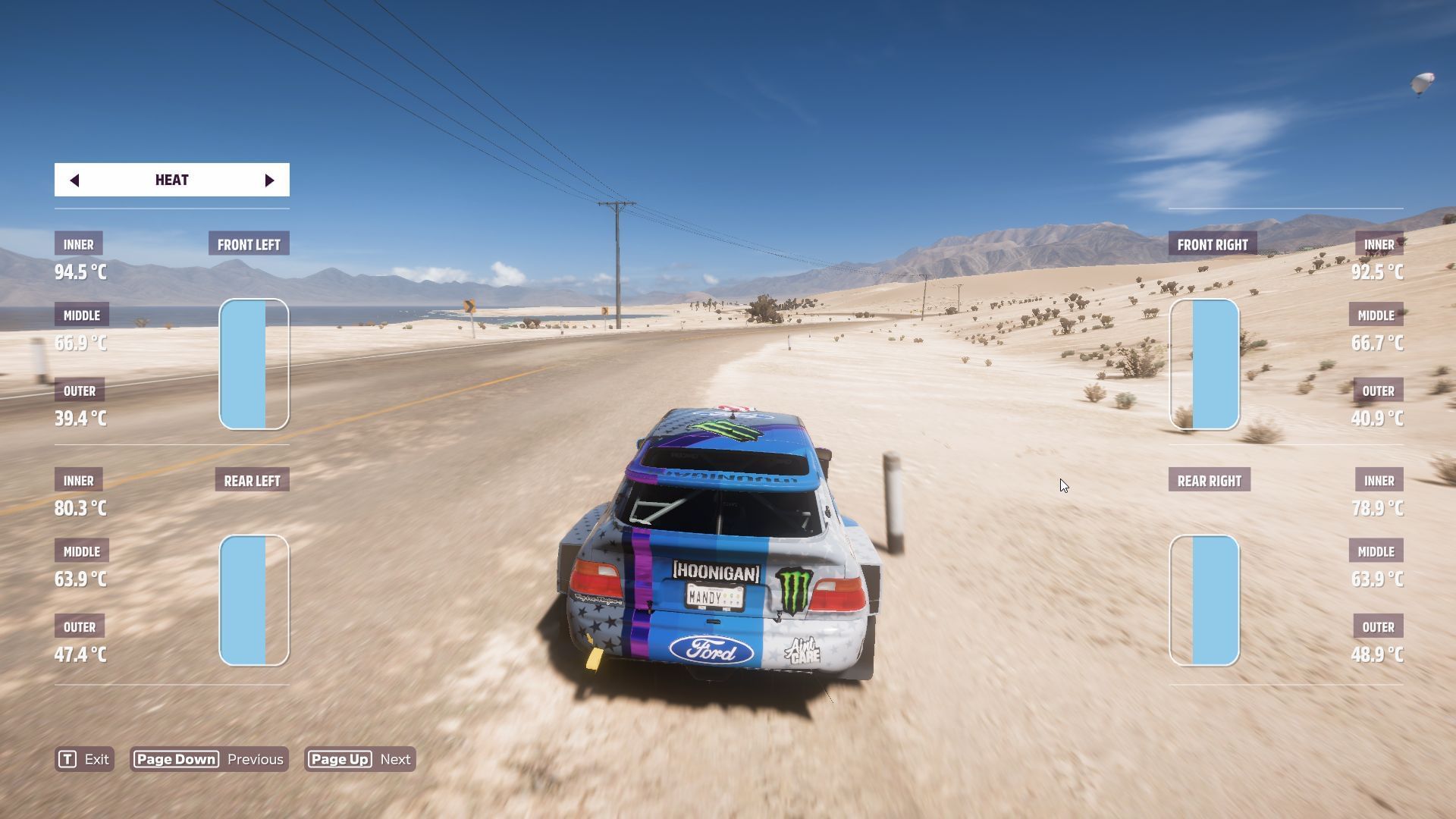The width and height of the screenshot is (1456, 819).
Task: Click the OUTER label showing 47.4 degrees
Action: [80, 626]
